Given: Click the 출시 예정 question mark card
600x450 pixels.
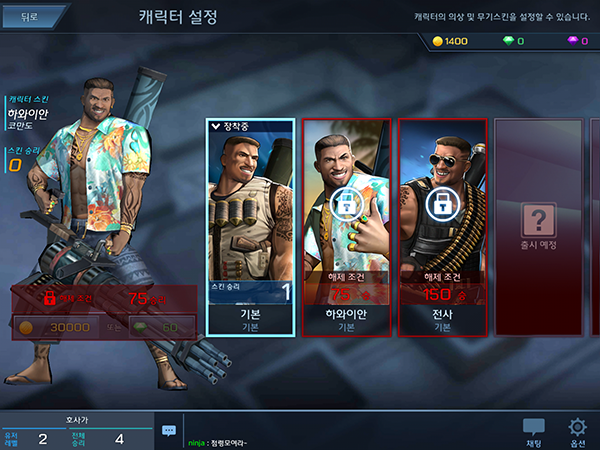Looking at the screenshot, I should click(x=540, y=226).
